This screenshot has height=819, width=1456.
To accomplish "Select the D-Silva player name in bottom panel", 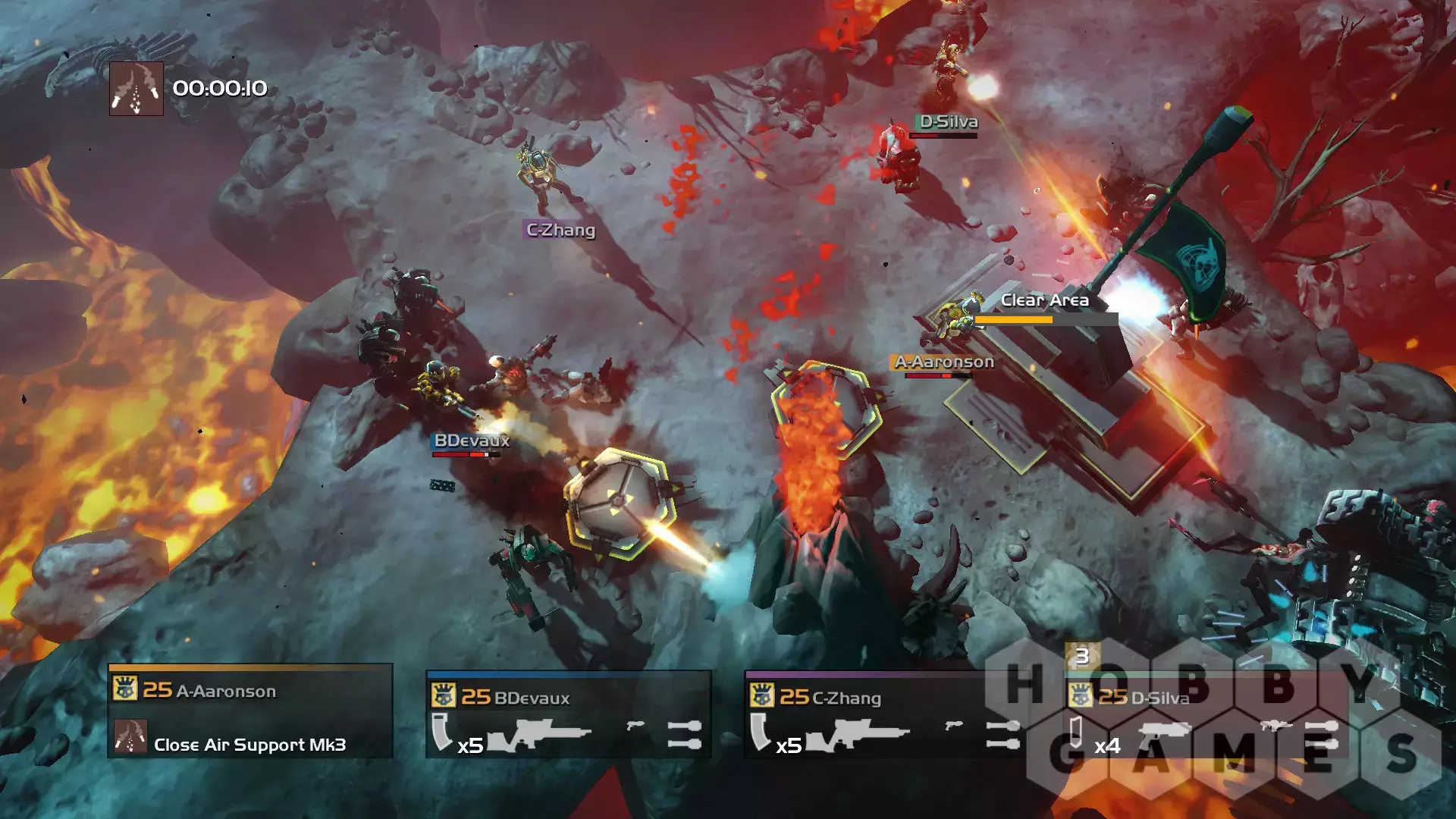I will 1159,698.
